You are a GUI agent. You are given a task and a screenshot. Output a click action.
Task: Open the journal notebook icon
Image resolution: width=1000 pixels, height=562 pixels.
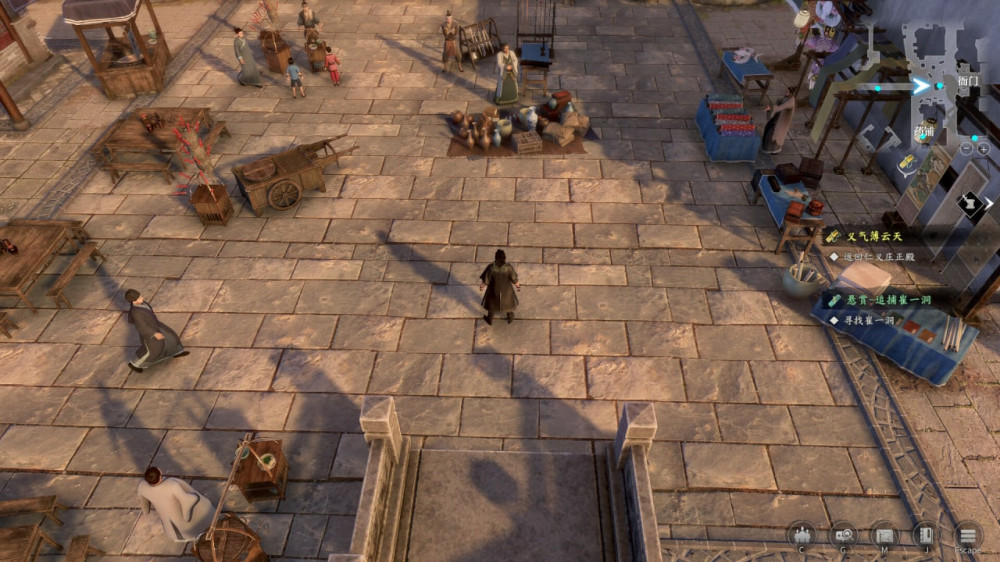coord(925,534)
